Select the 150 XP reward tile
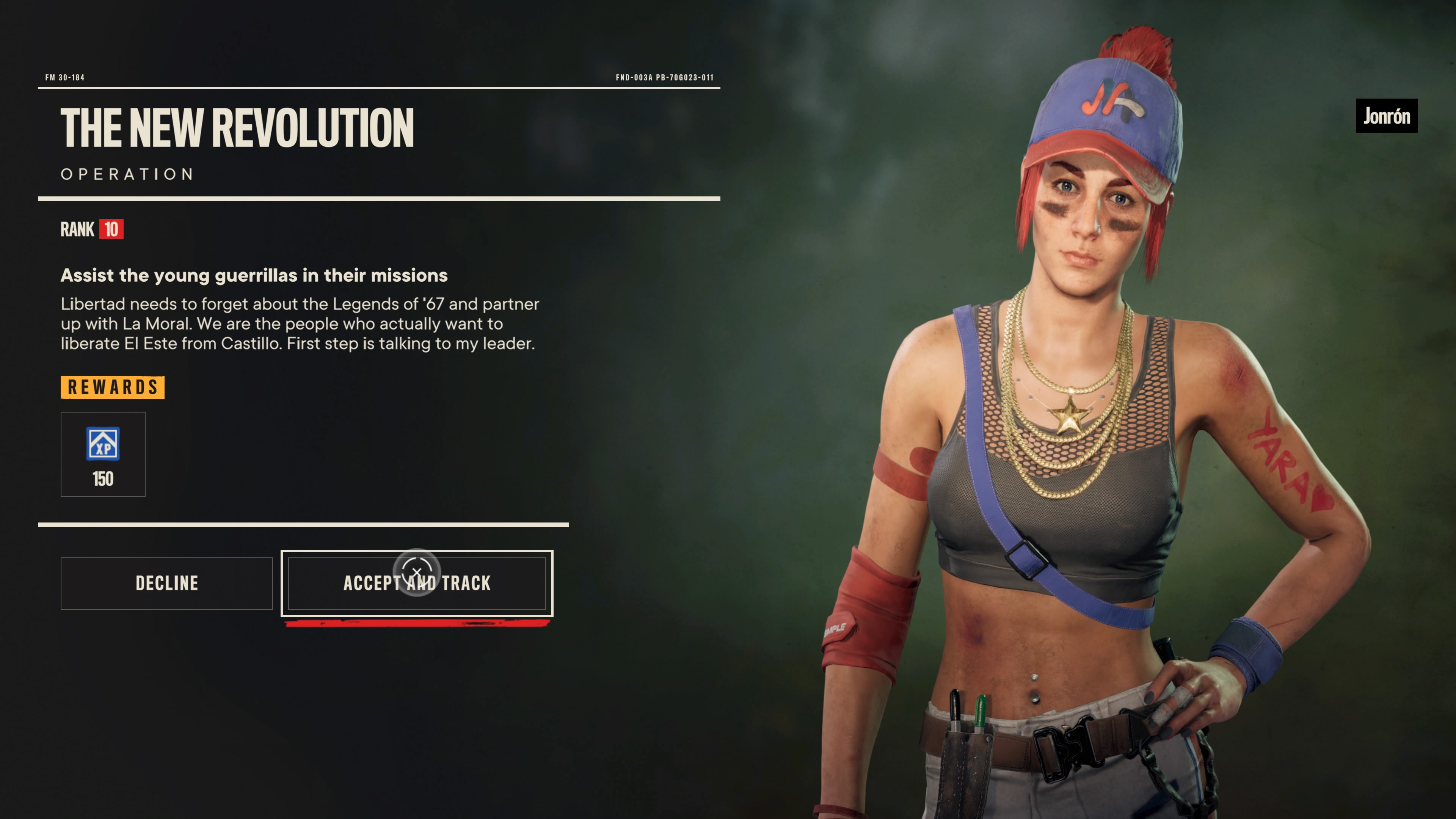This screenshot has height=819, width=1456. click(x=103, y=455)
